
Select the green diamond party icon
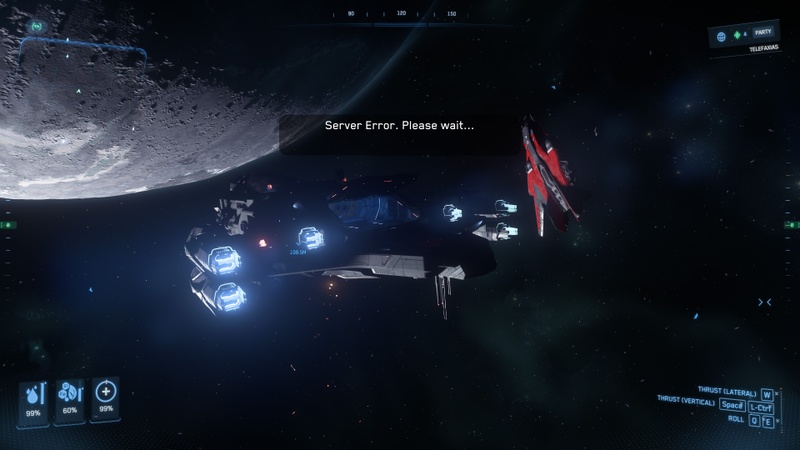tap(735, 35)
